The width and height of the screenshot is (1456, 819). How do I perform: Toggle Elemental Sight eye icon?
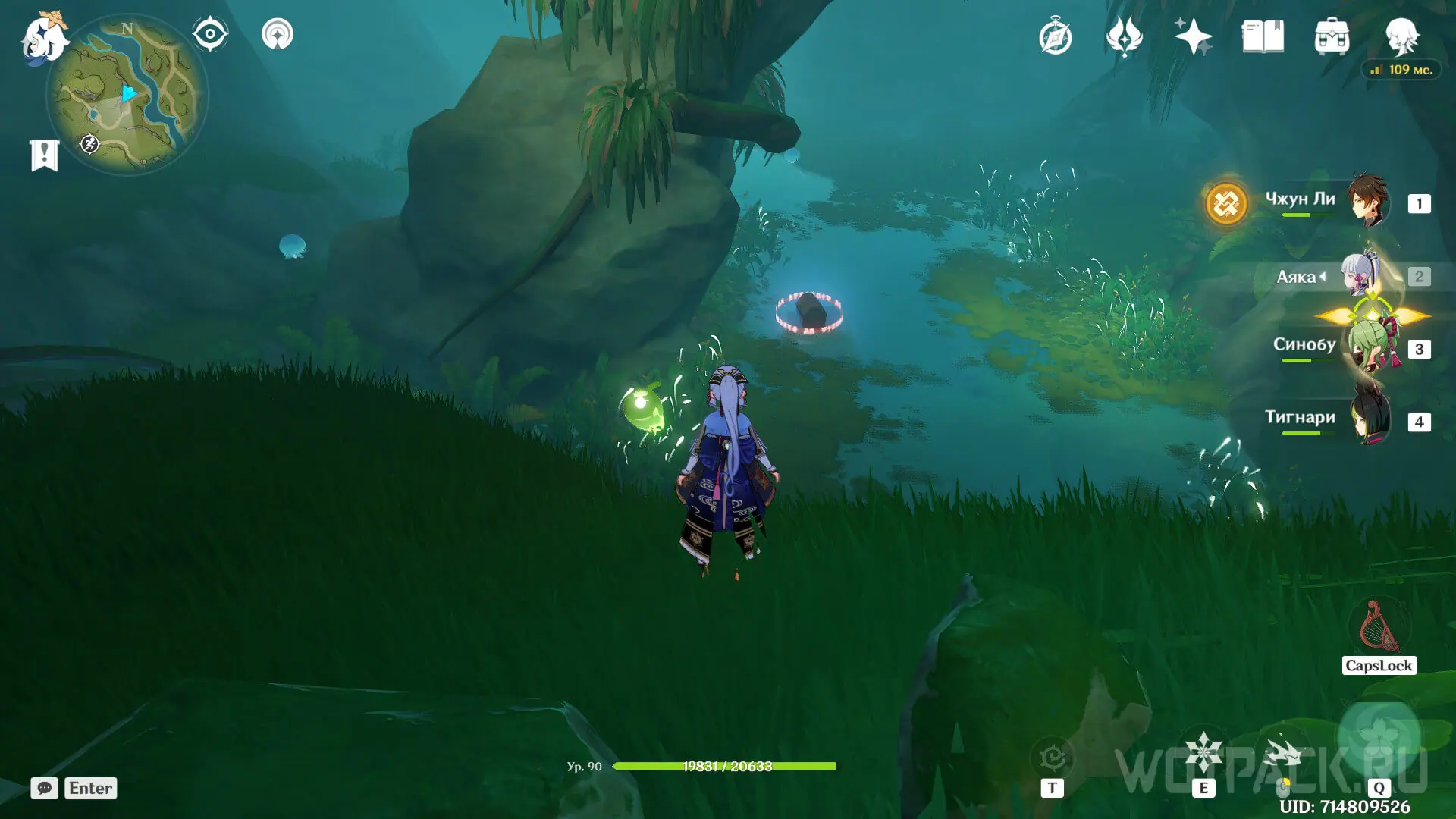click(x=210, y=34)
